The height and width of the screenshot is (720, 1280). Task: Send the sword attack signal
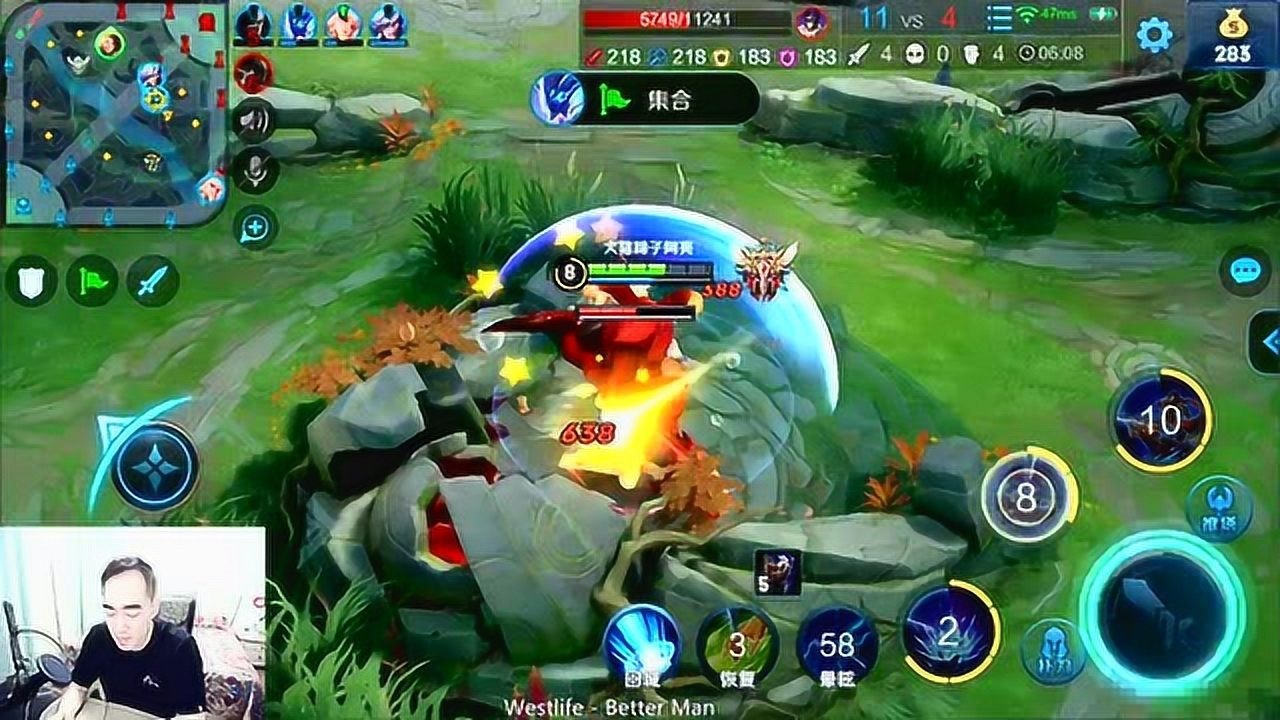pos(152,281)
